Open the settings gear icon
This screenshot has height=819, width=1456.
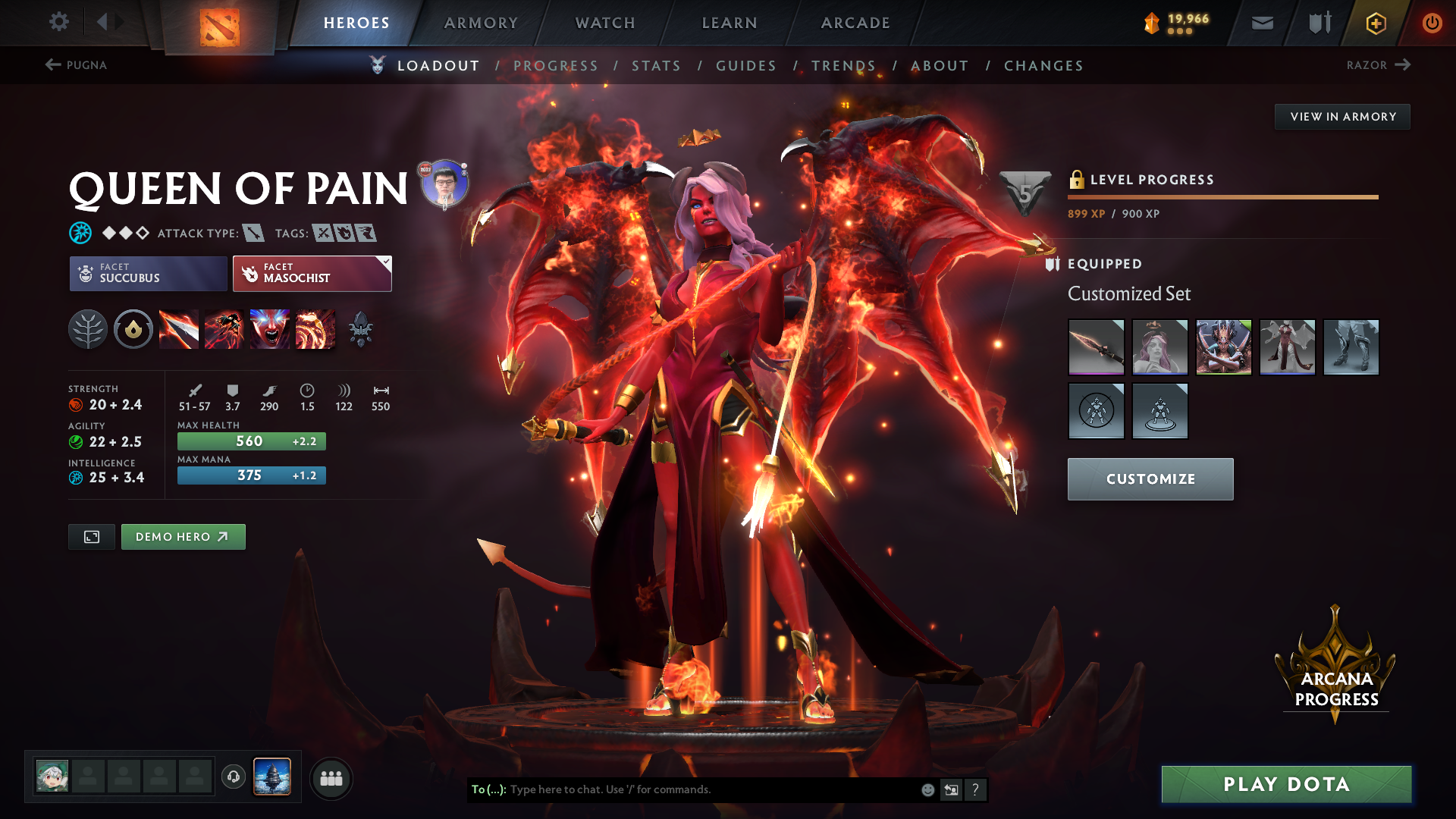pos(59,22)
